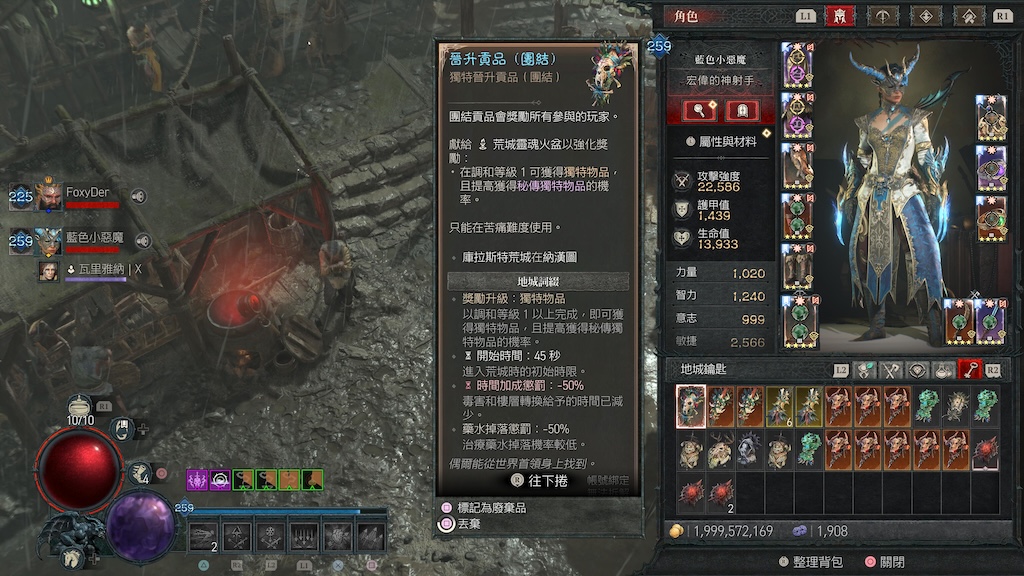Switch inventory to the potions and consumables tab
The image size is (1024, 576).
[x=943, y=370]
